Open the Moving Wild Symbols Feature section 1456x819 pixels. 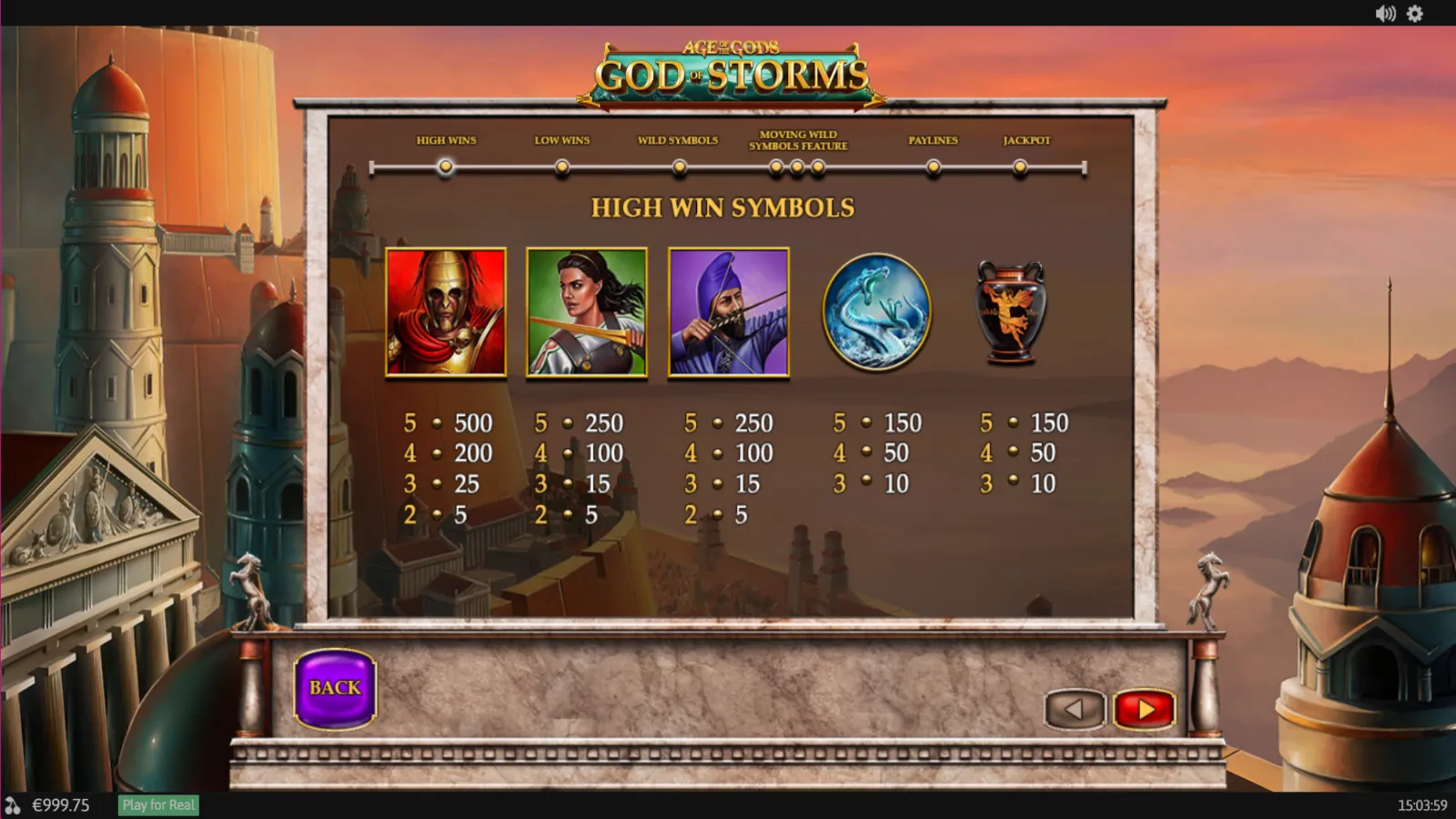pos(797,167)
